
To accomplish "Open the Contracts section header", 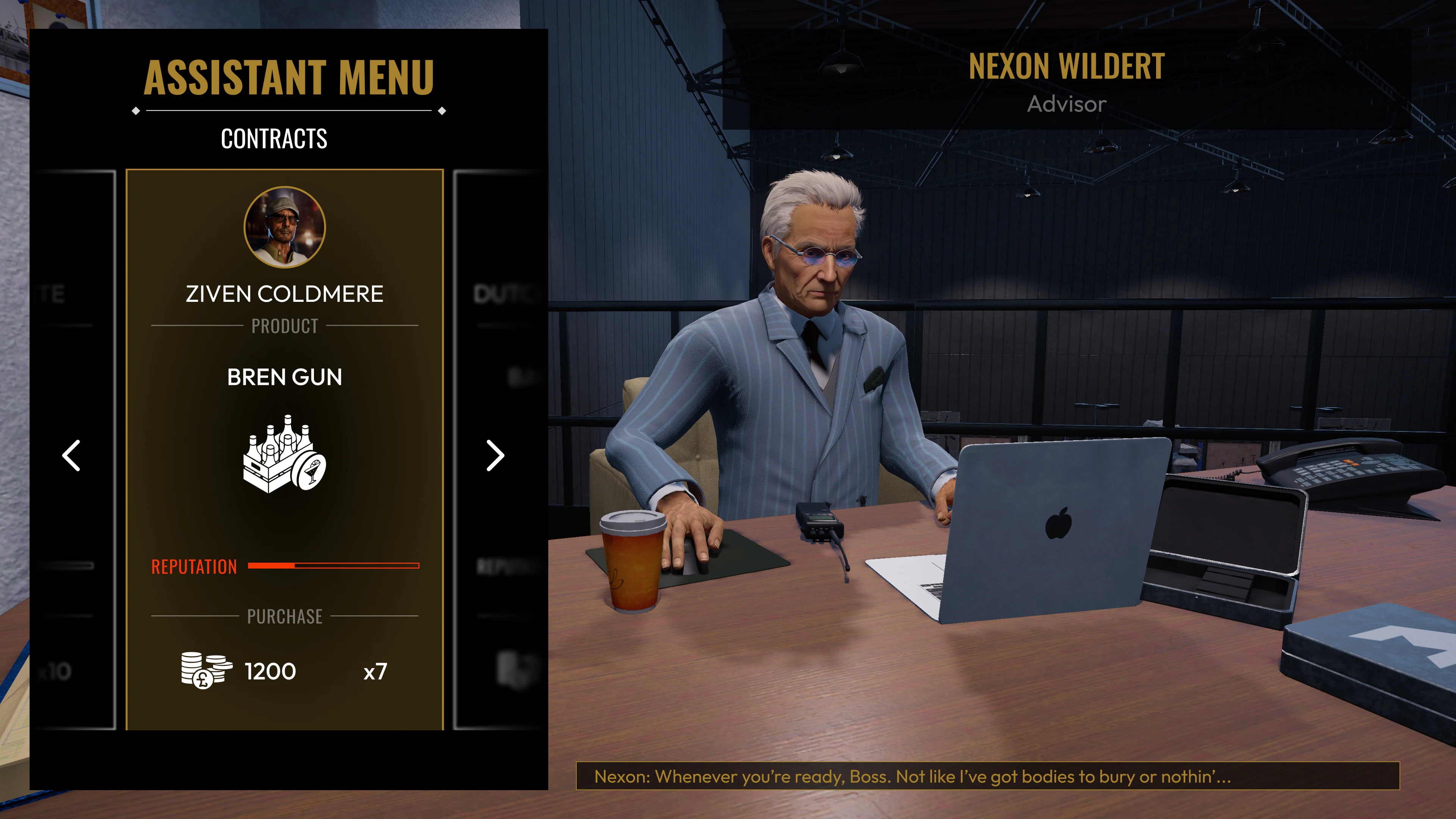I will (x=273, y=138).
